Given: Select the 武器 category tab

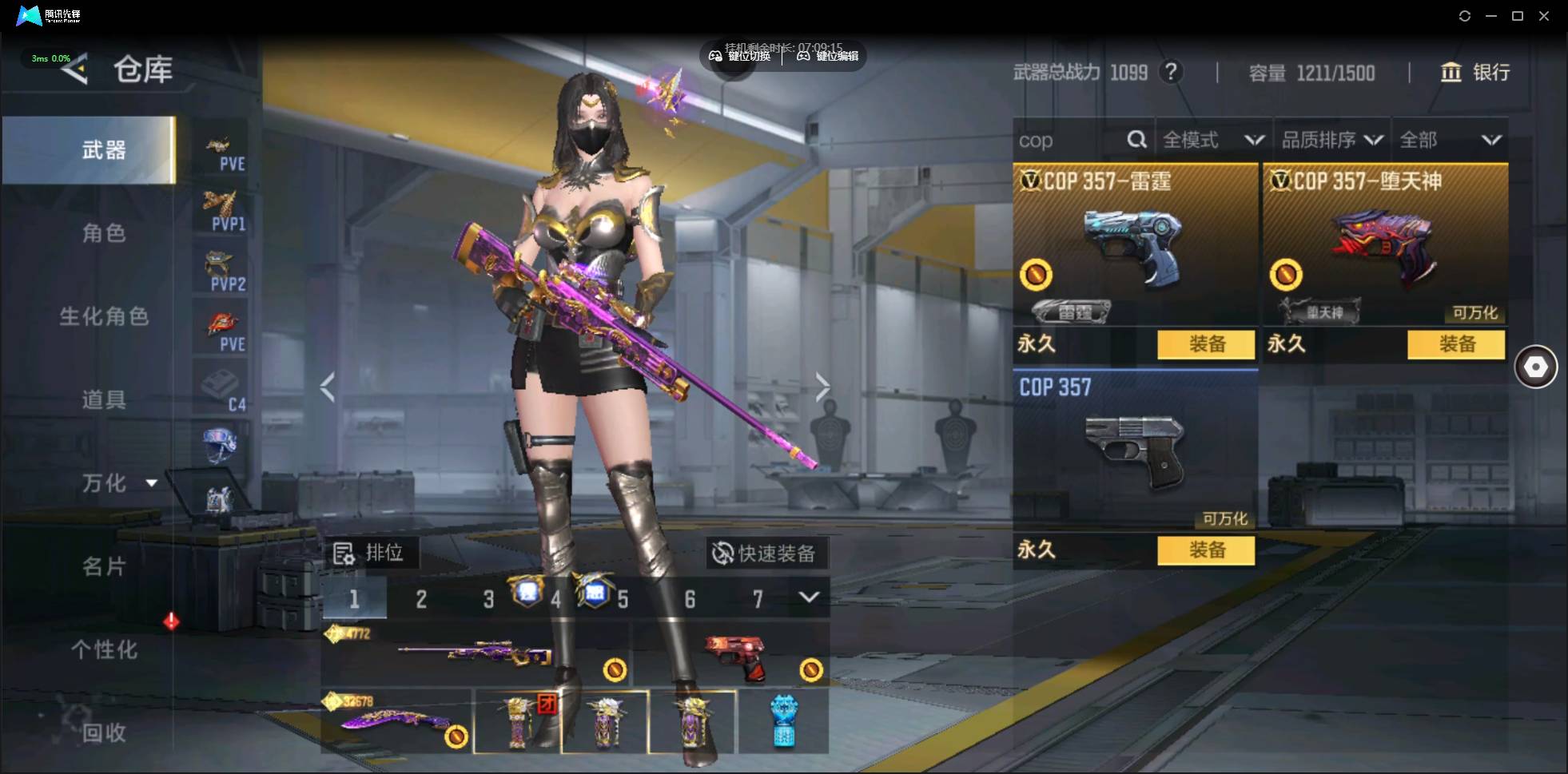Looking at the screenshot, I should coord(104,150).
